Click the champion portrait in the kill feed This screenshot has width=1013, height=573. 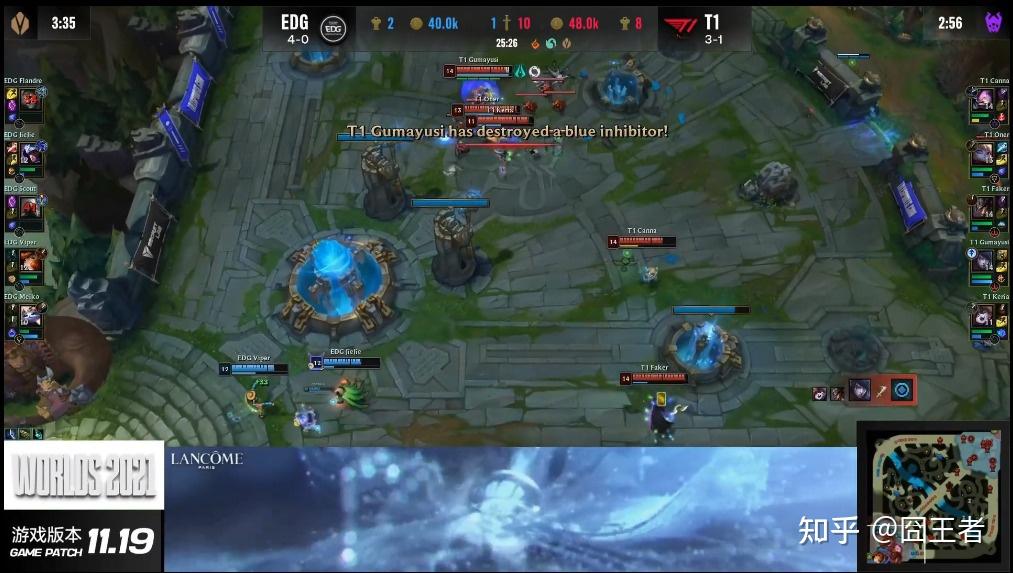tap(858, 391)
